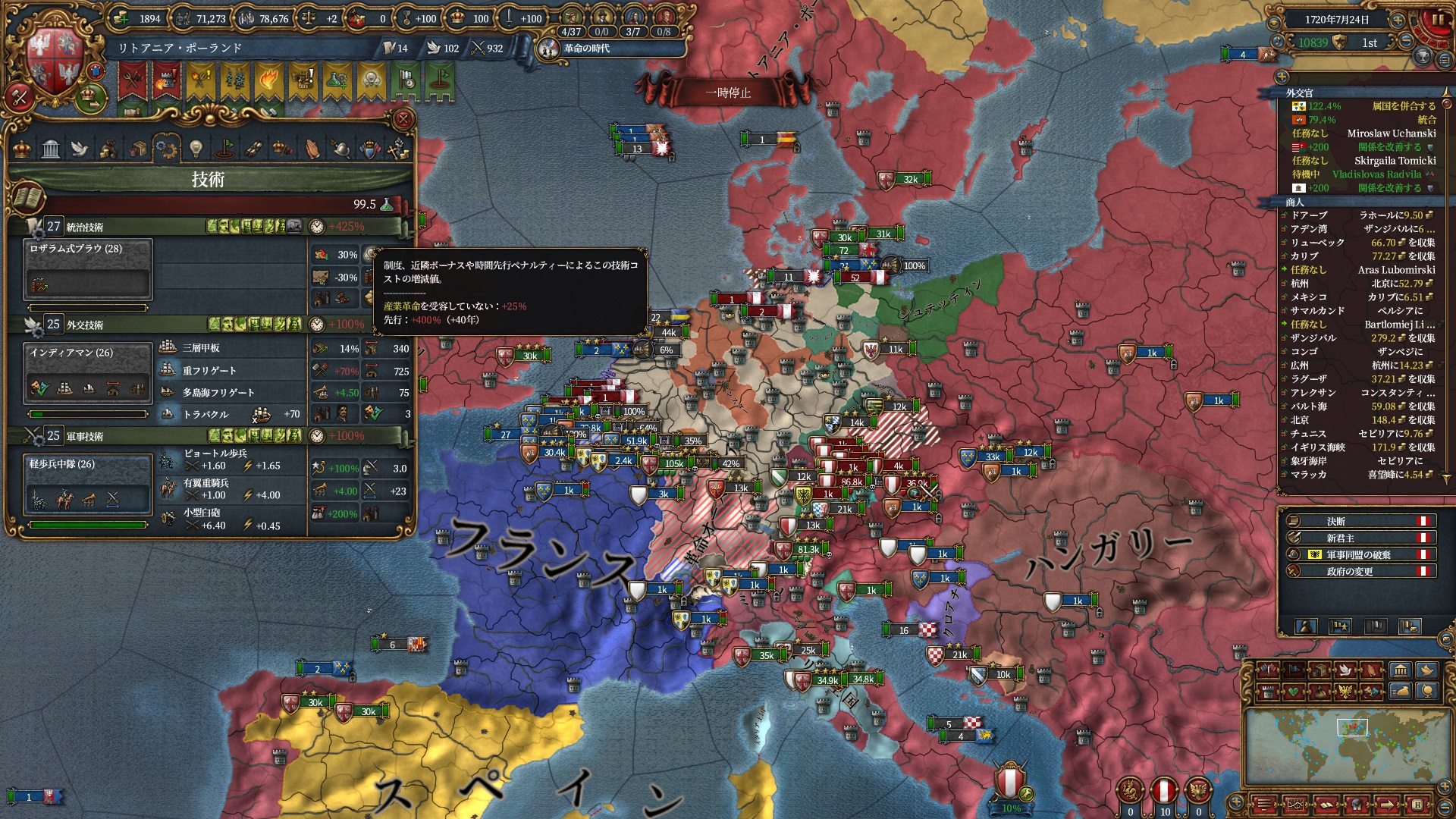Open the Military helmet tab
Image resolution: width=1456 pixels, height=819 pixels.
click(x=341, y=148)
